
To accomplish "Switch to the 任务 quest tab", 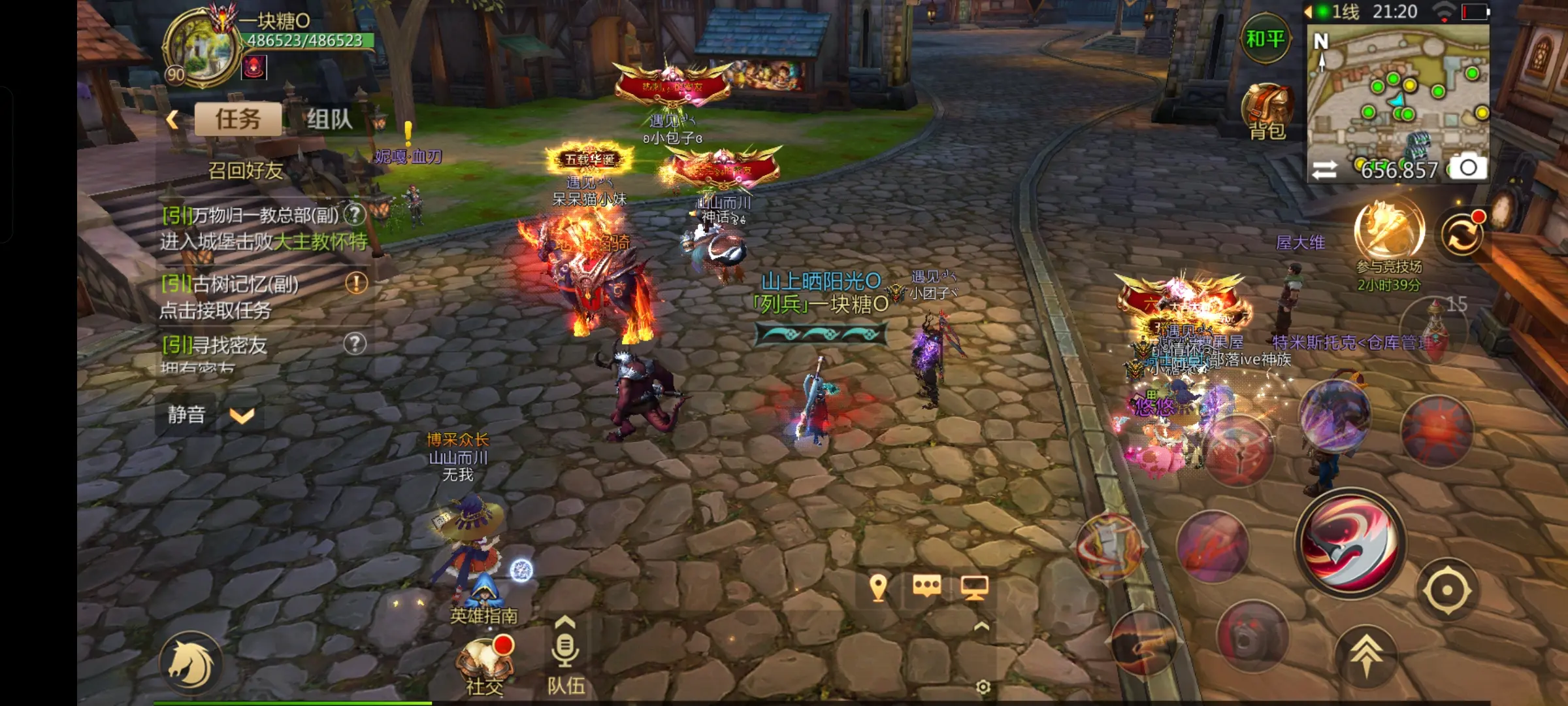I will tap(238, 119).
